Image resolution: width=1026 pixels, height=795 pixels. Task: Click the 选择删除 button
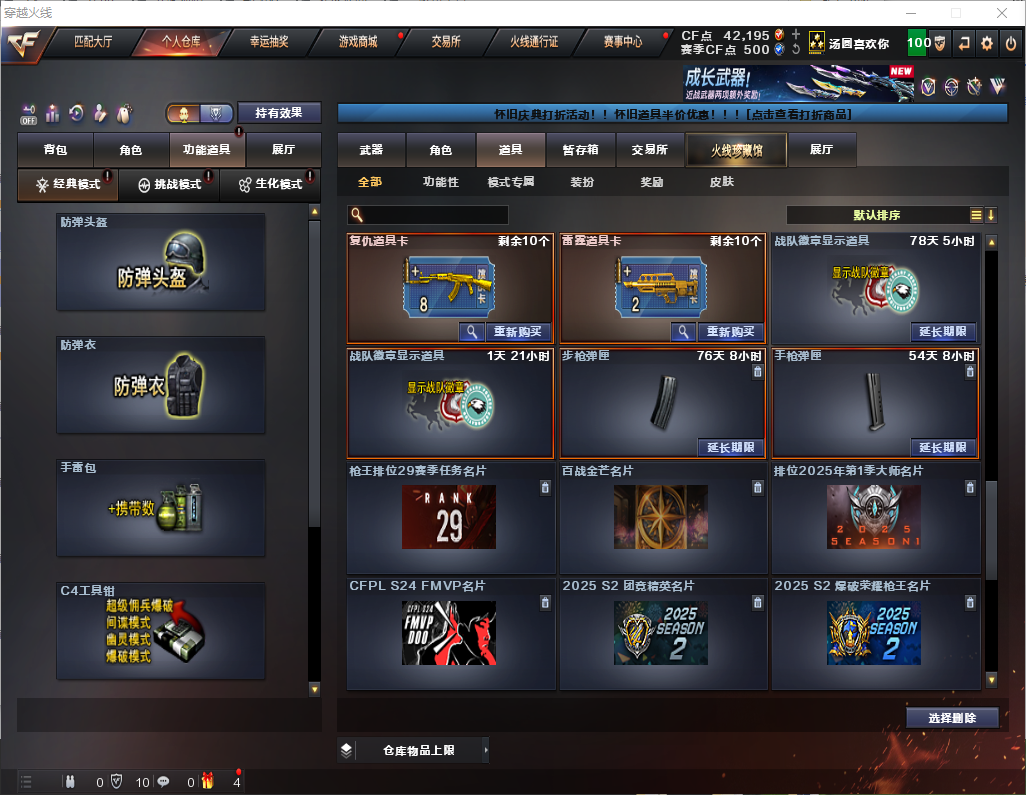click(952, 718)
